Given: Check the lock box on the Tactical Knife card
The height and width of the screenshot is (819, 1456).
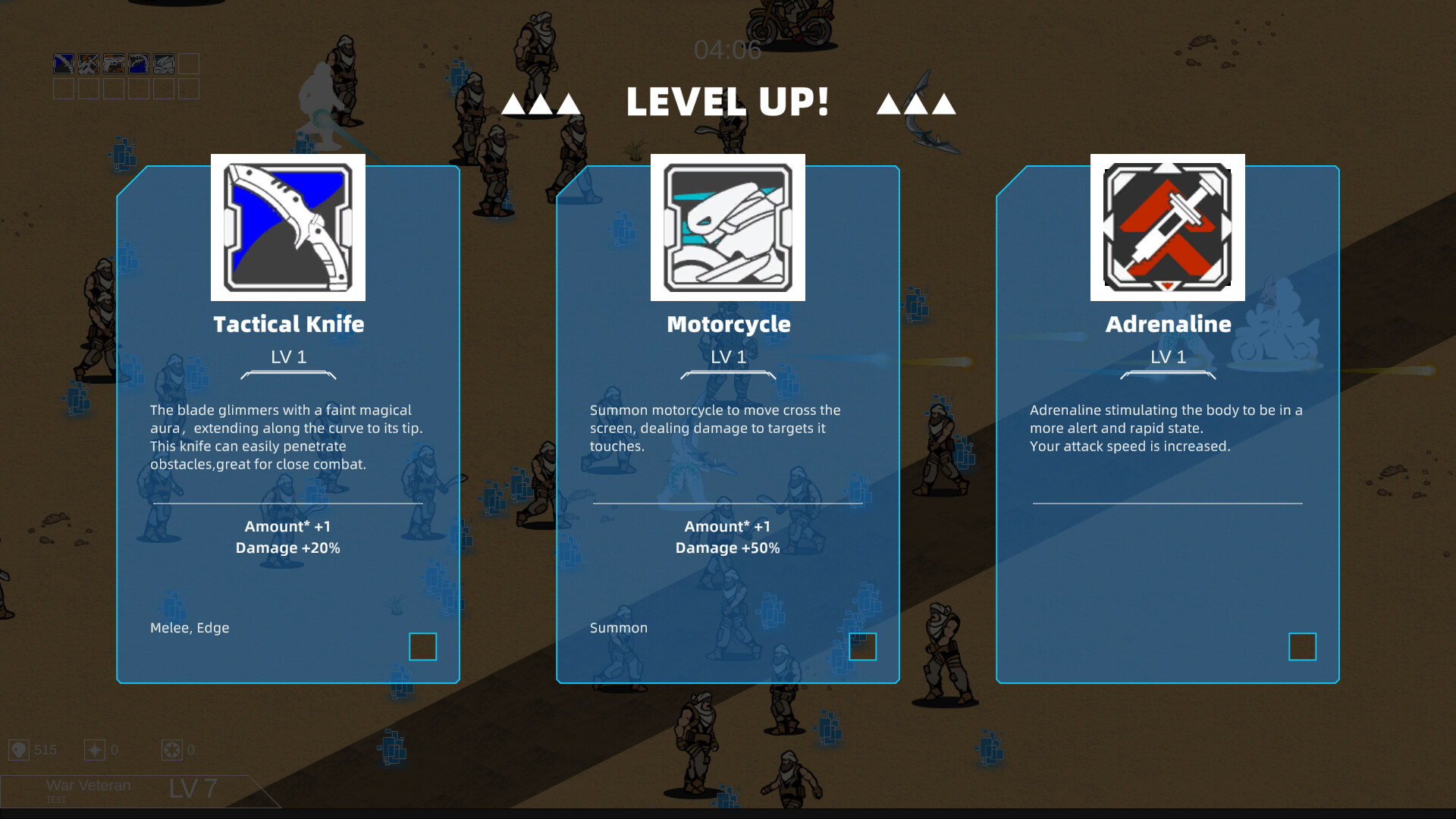Looking at the screenshot, I should coord(423,647).
